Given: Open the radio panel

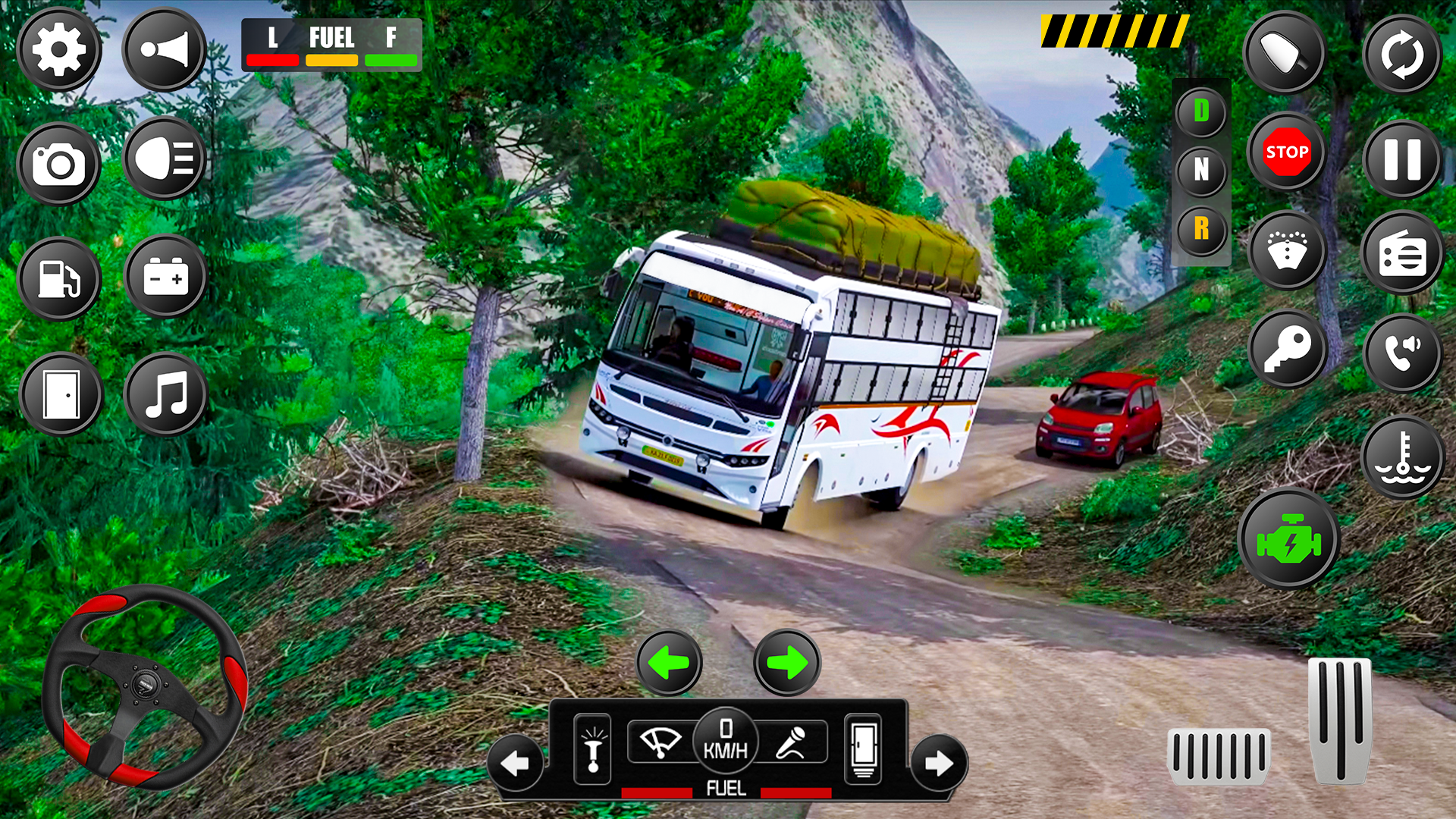Looking at the screenshot, I should pos(1402,254).
